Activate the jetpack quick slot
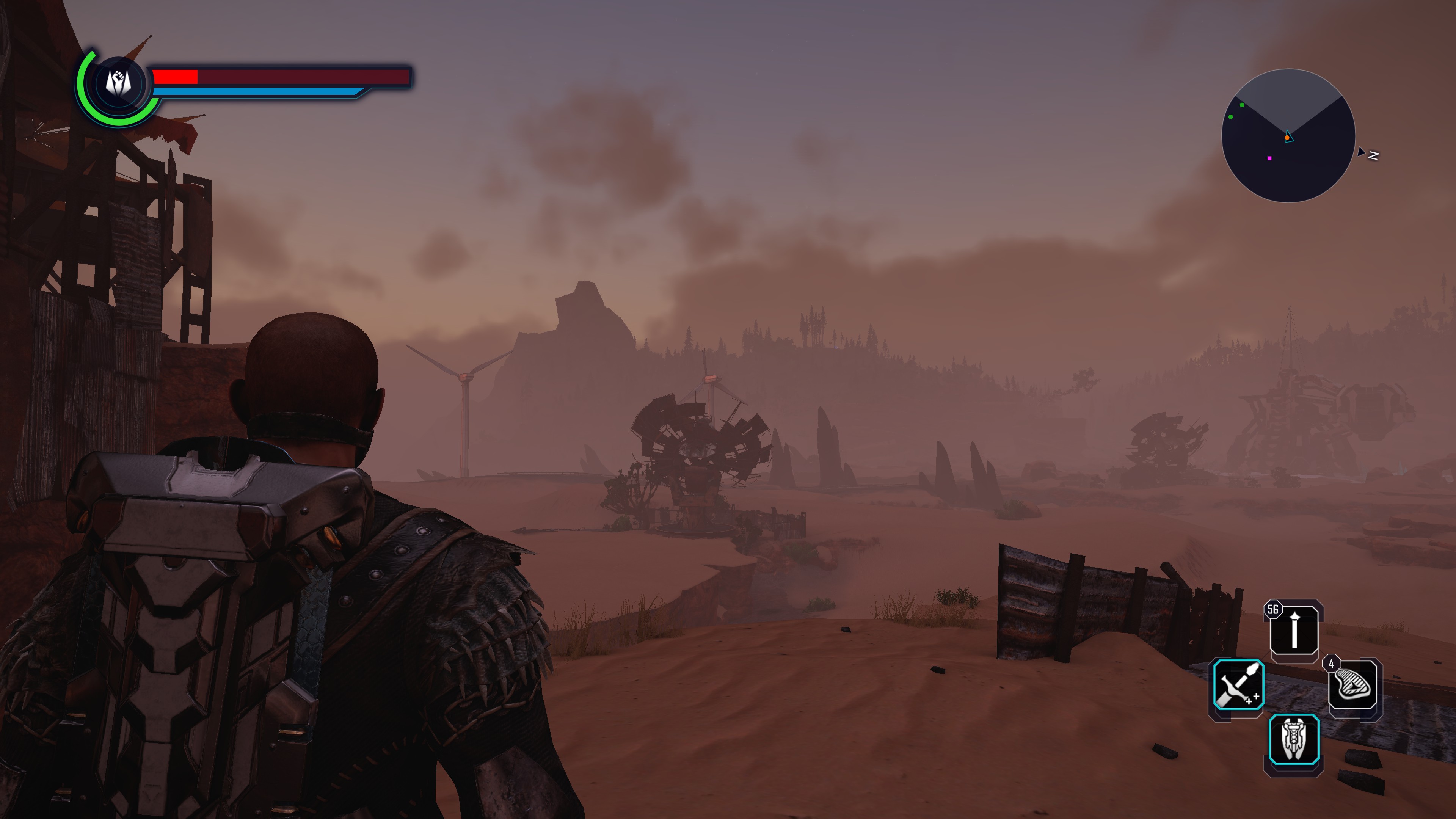This screenshot has width=1456, height=819. point(1293,739)
